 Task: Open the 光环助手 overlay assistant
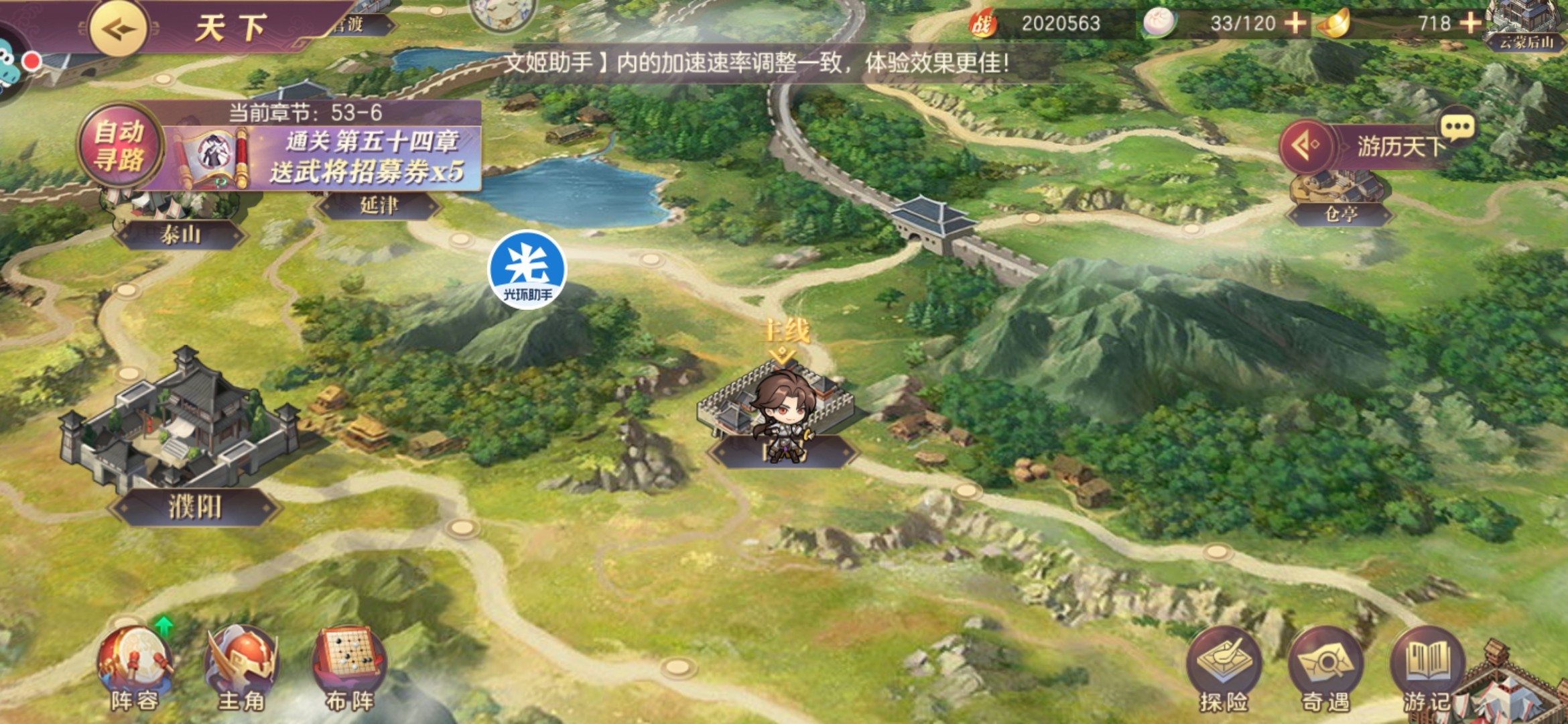[x=528, y=269]
